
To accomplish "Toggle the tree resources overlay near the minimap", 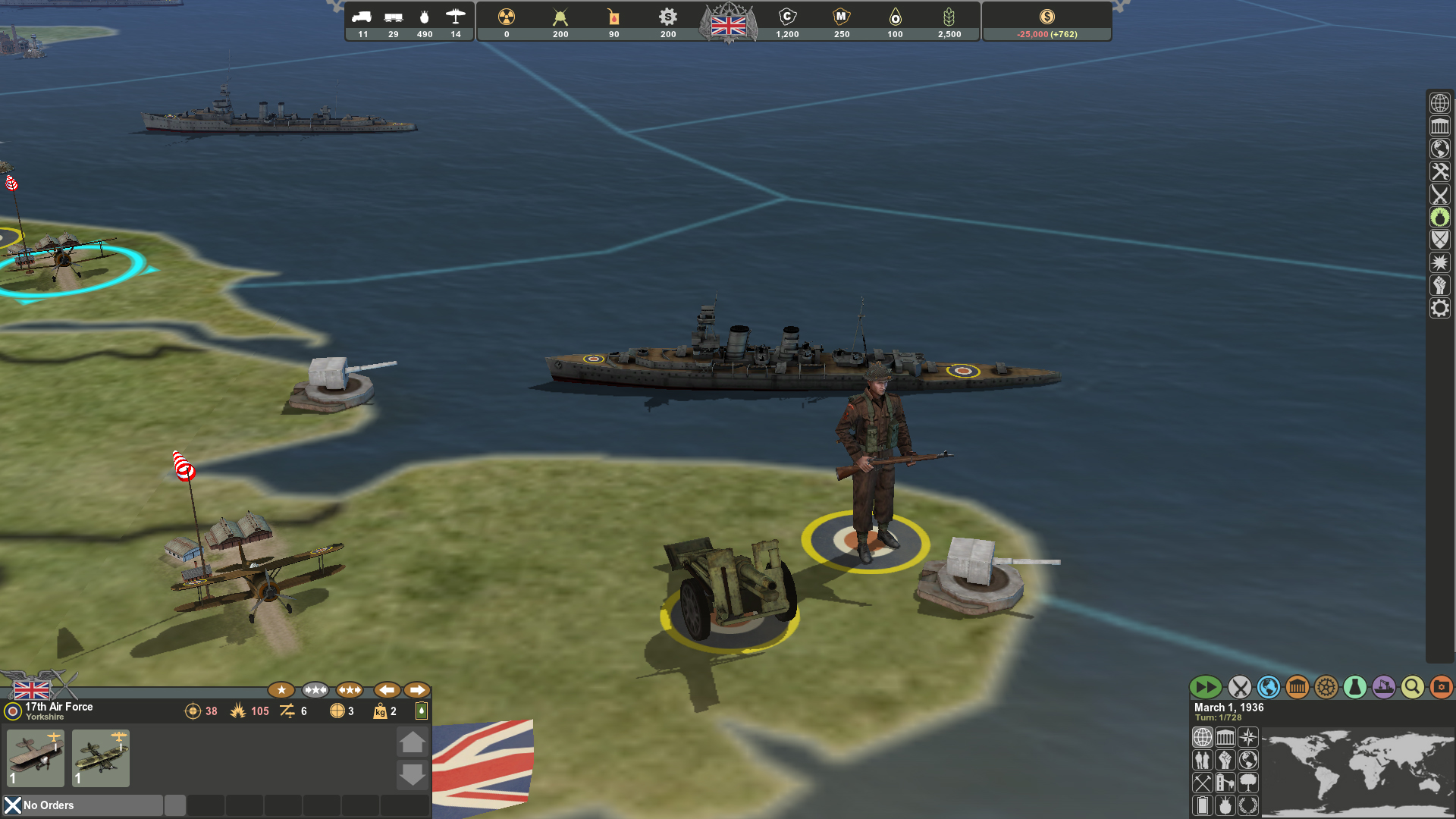I will pyautogui.click(x=1247, y=784).
